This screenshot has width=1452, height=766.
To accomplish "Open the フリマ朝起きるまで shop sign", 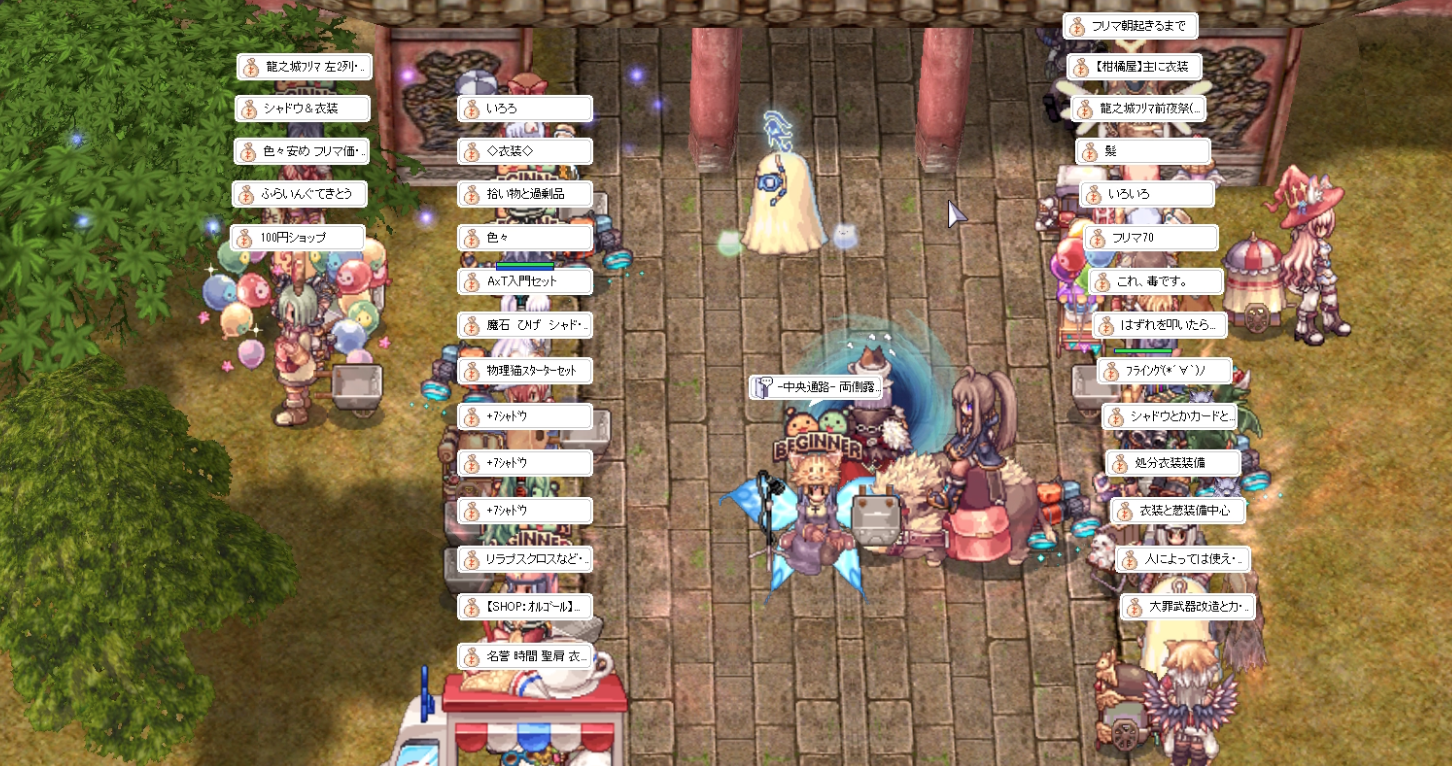I will point(1130,27).
